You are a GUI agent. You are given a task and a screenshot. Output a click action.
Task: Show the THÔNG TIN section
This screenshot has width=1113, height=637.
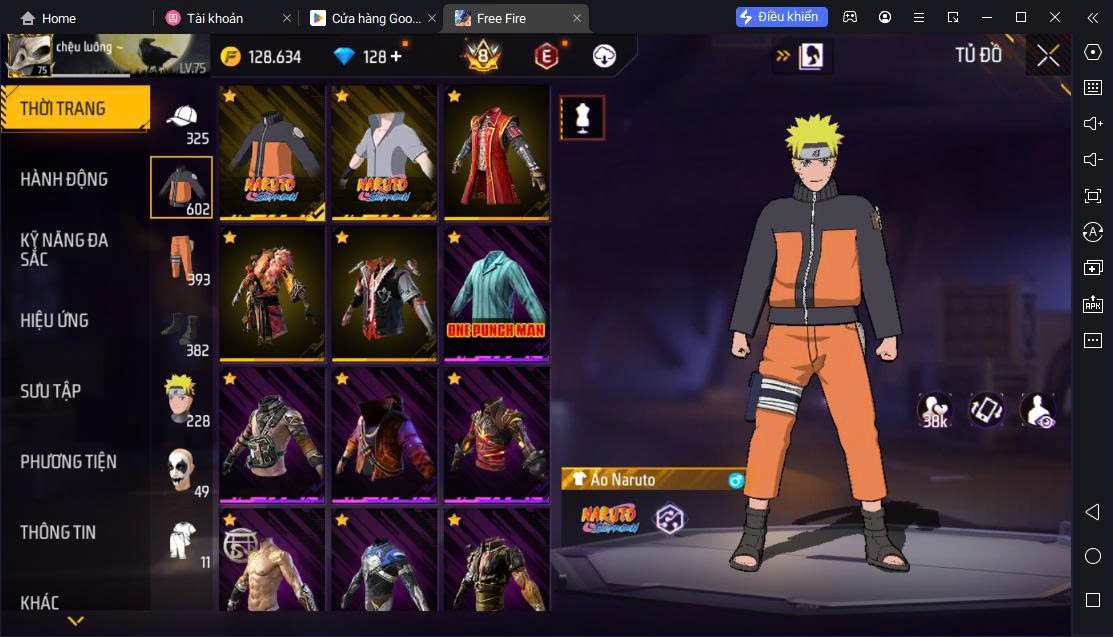point(58,532)
